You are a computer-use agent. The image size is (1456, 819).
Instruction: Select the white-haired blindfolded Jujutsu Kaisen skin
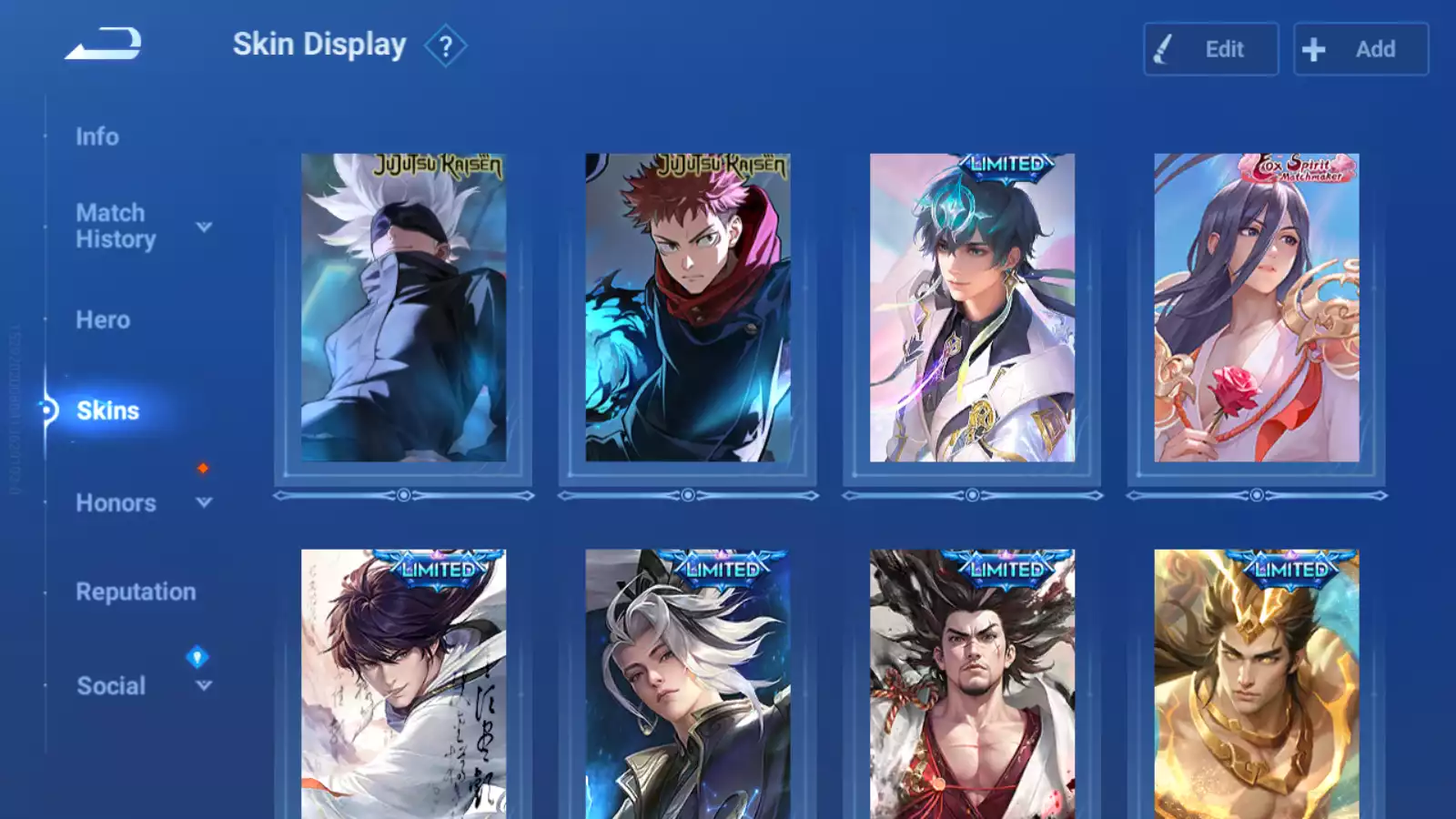point(403,308)
